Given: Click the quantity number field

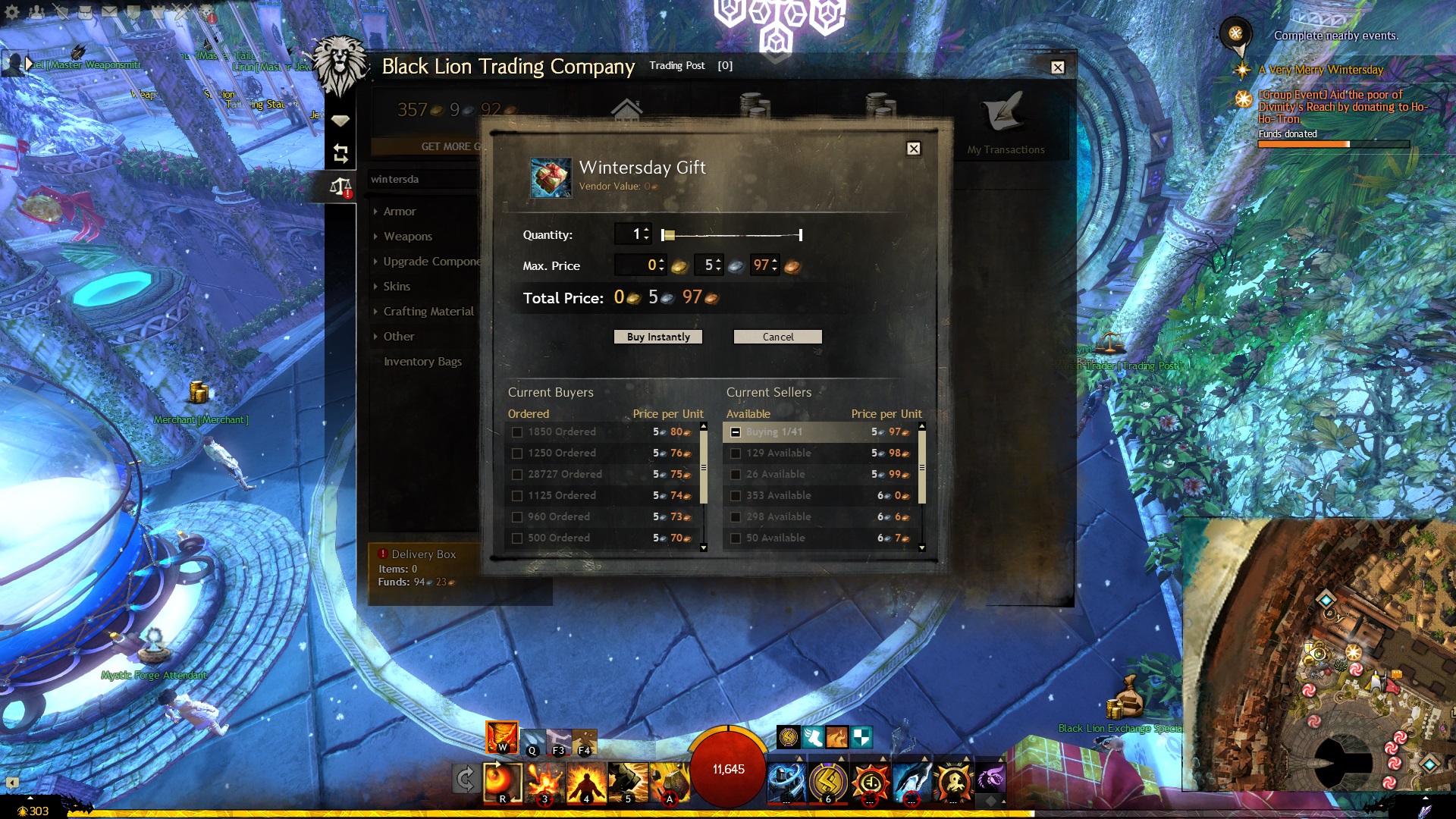Looking at the screenshot, I should pyautogui.click(x=632, y=234).
